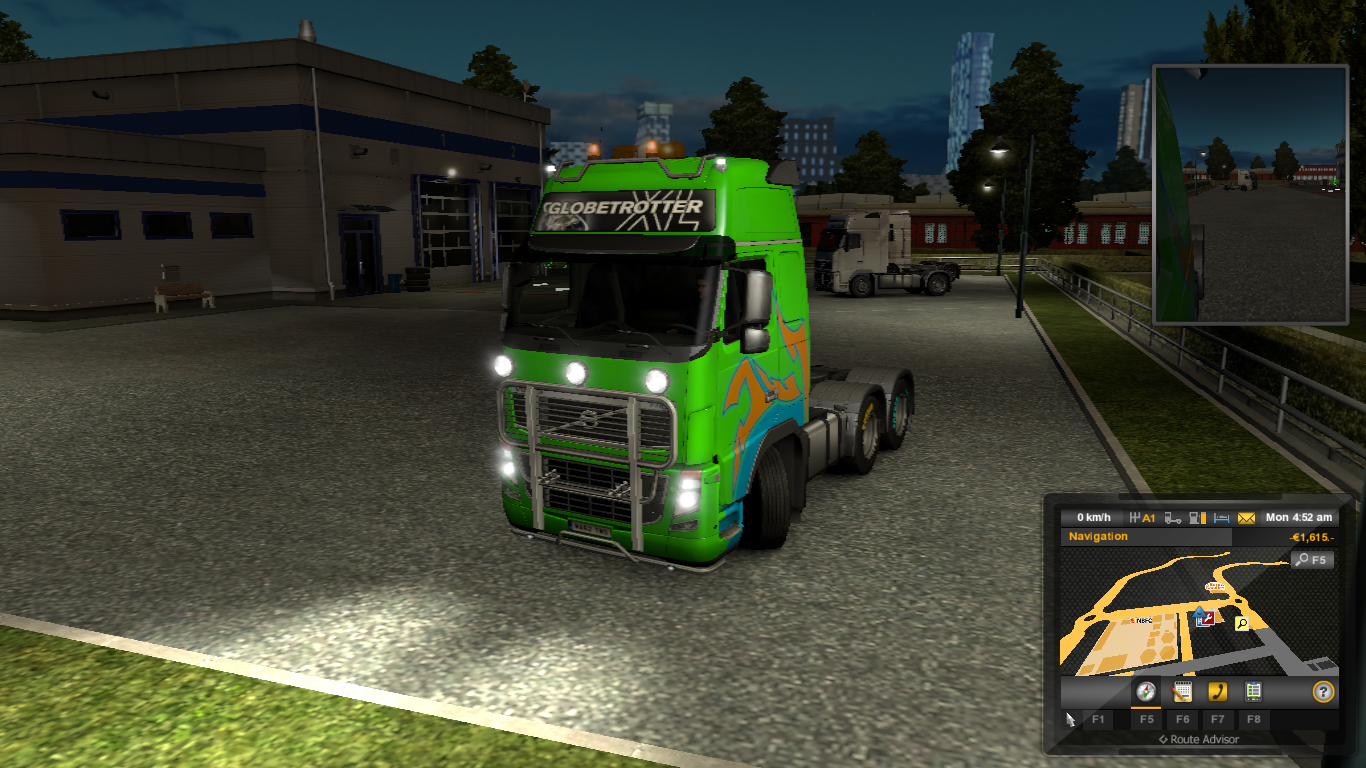Click the chevron beside Route Advisor label
The width and height of the screenshot is (1366, 768).
(1163, 739)
